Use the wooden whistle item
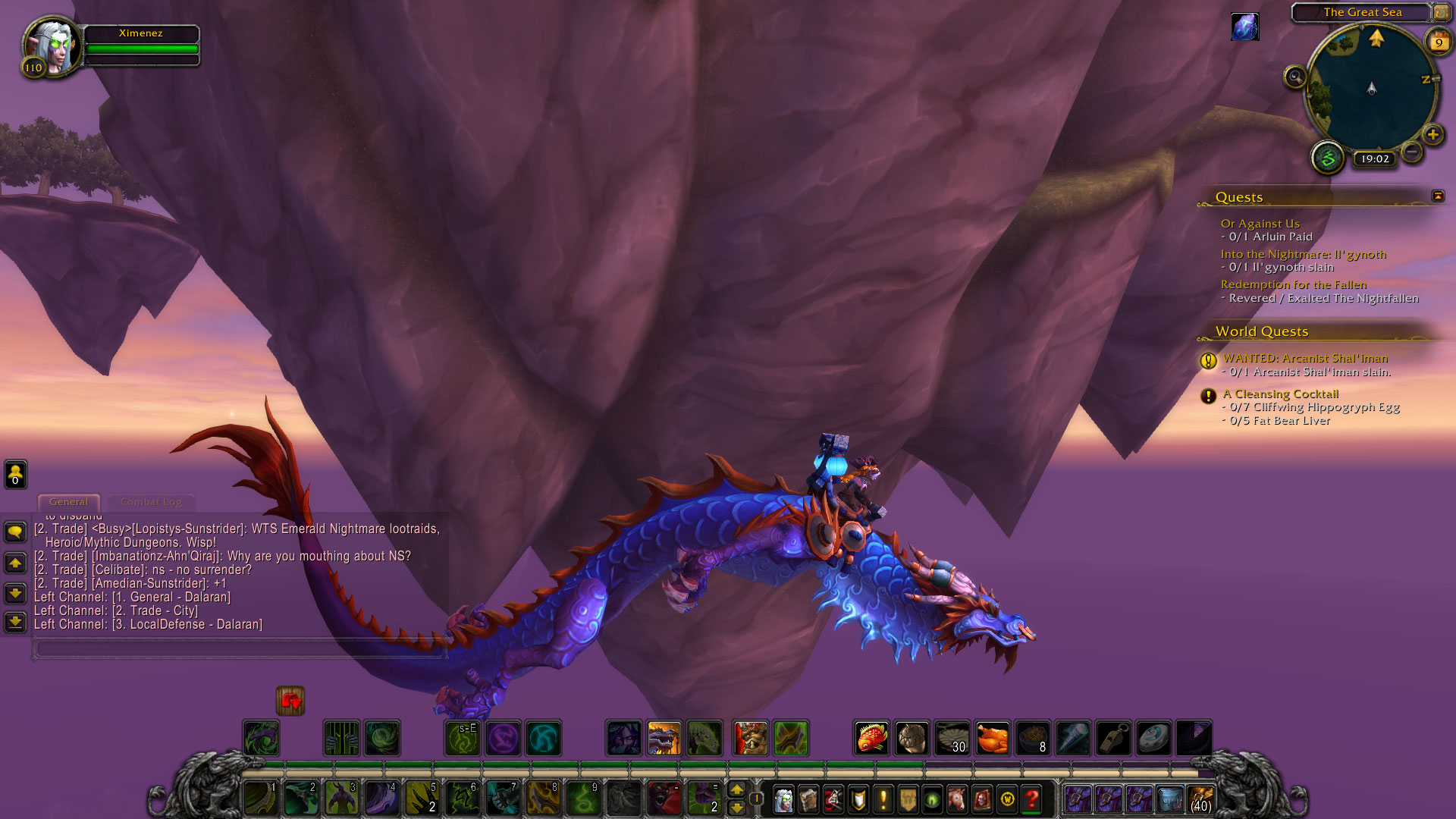This screenshot has height=819, width=1456. 1113,738
